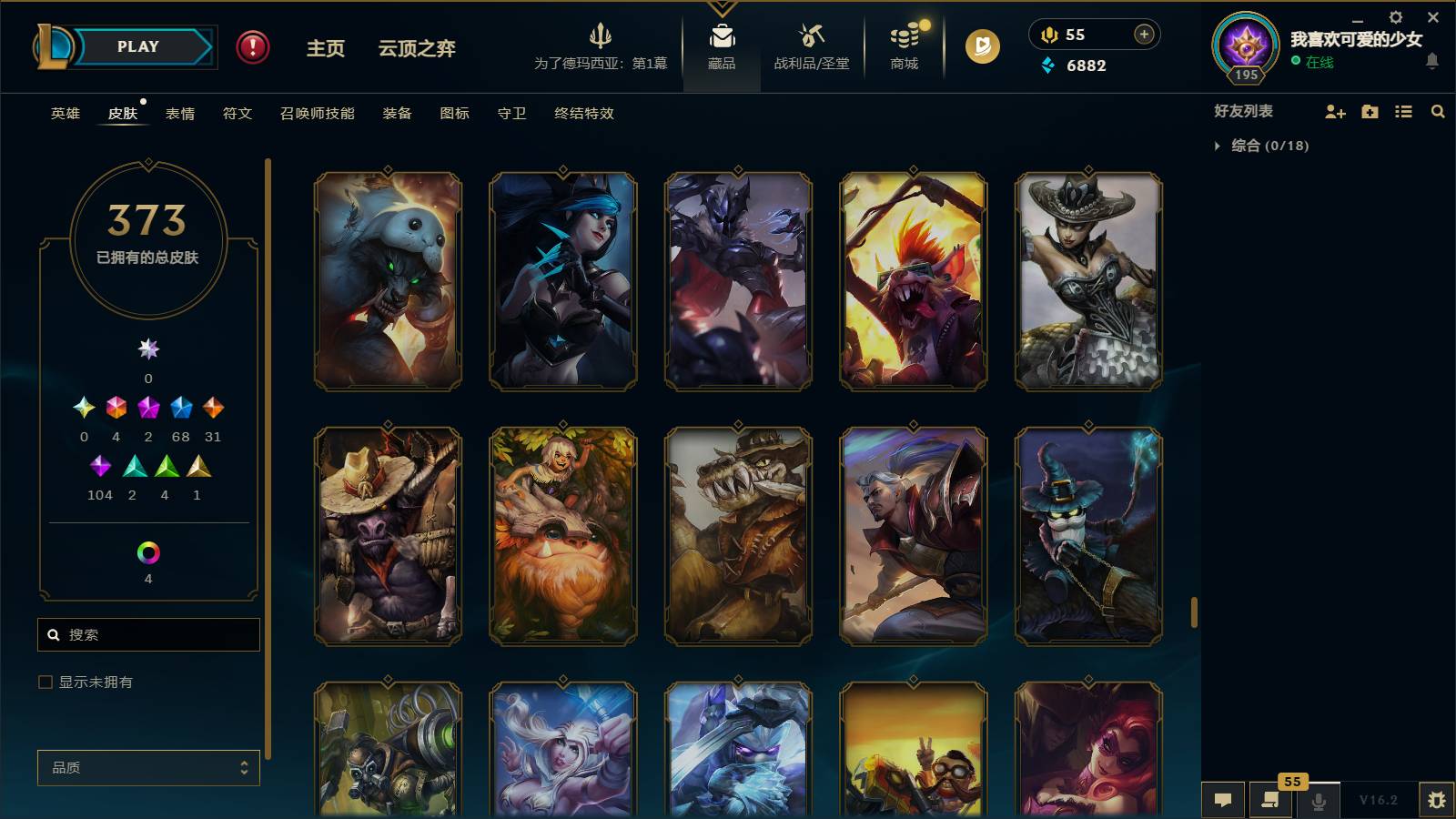1456x819 pixels.
Task: Open the 表情 collection tab
Action: point(182,114)
